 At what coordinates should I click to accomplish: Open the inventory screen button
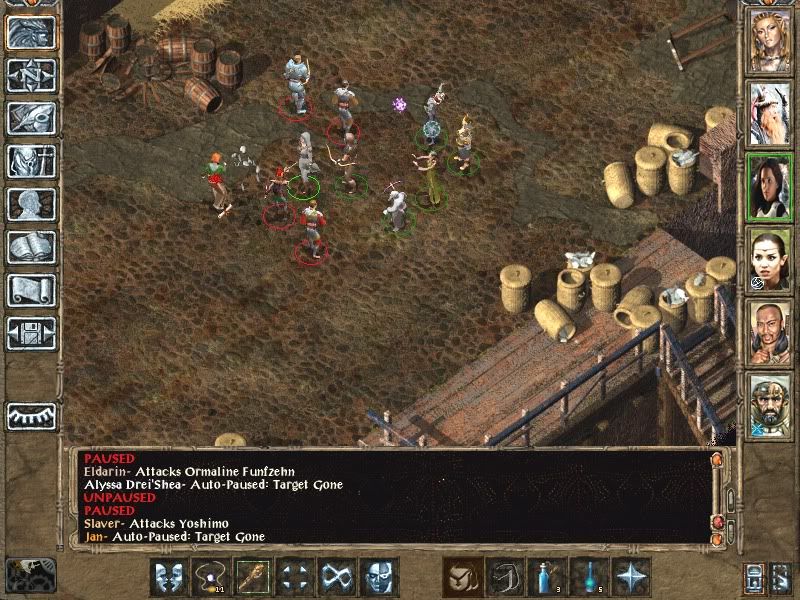[31, 161]
